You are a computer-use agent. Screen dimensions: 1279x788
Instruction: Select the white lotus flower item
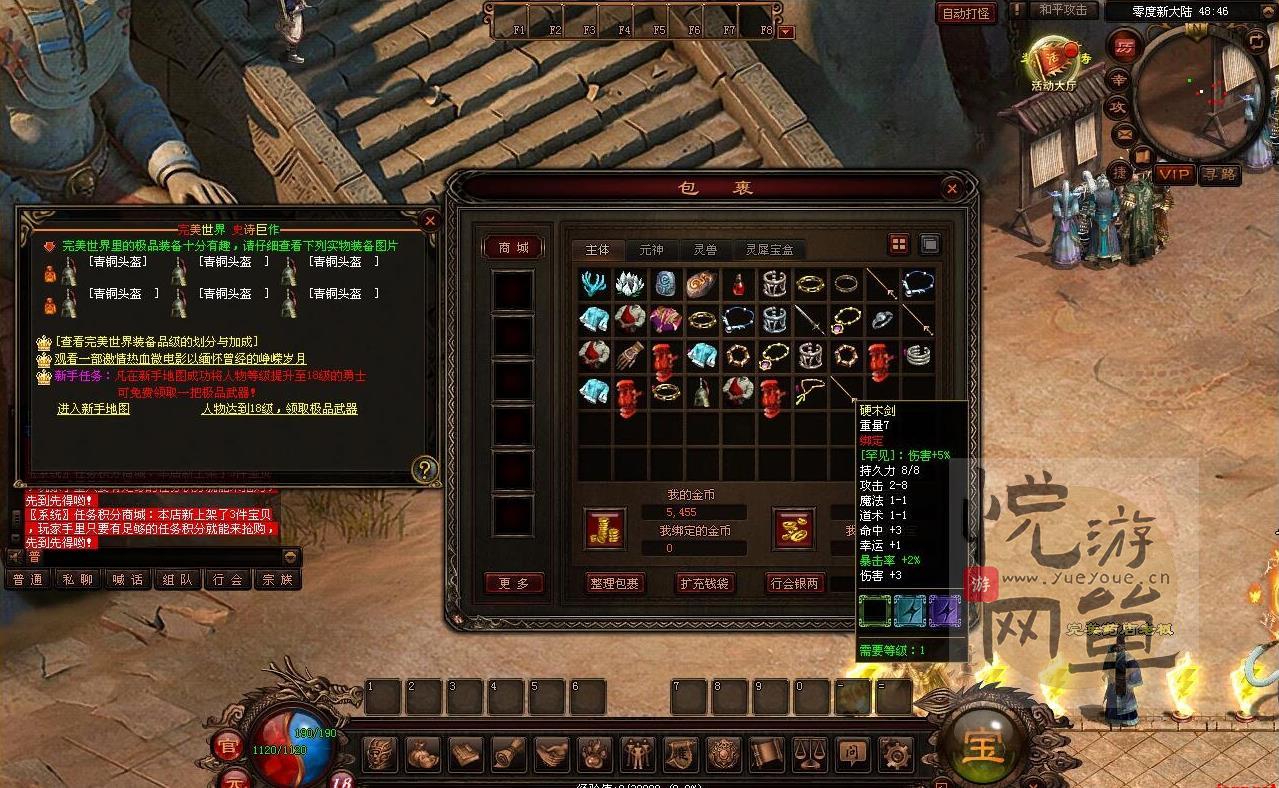(x=629, y=284)
